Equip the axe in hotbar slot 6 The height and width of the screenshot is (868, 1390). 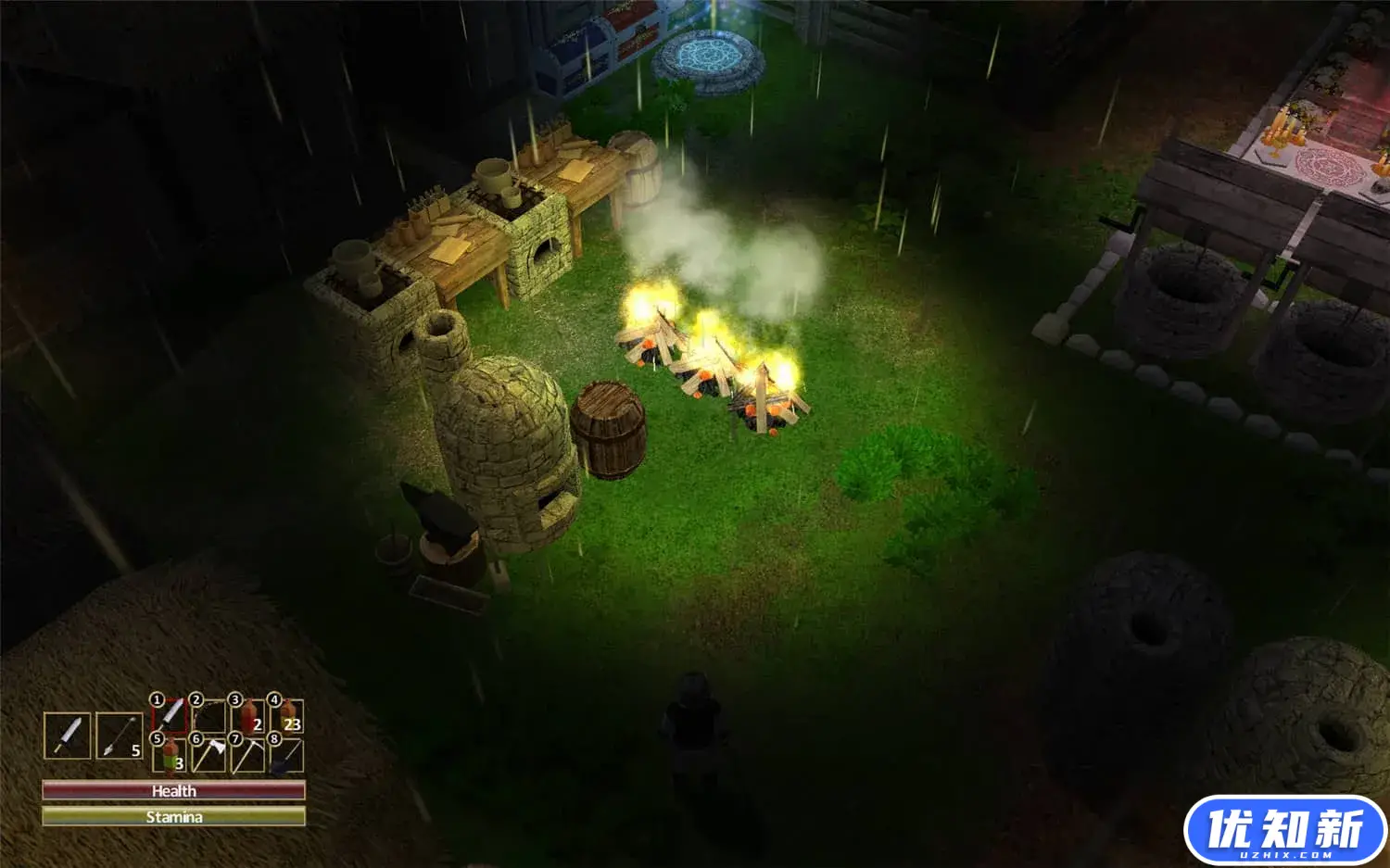click(x=210, y=755)
